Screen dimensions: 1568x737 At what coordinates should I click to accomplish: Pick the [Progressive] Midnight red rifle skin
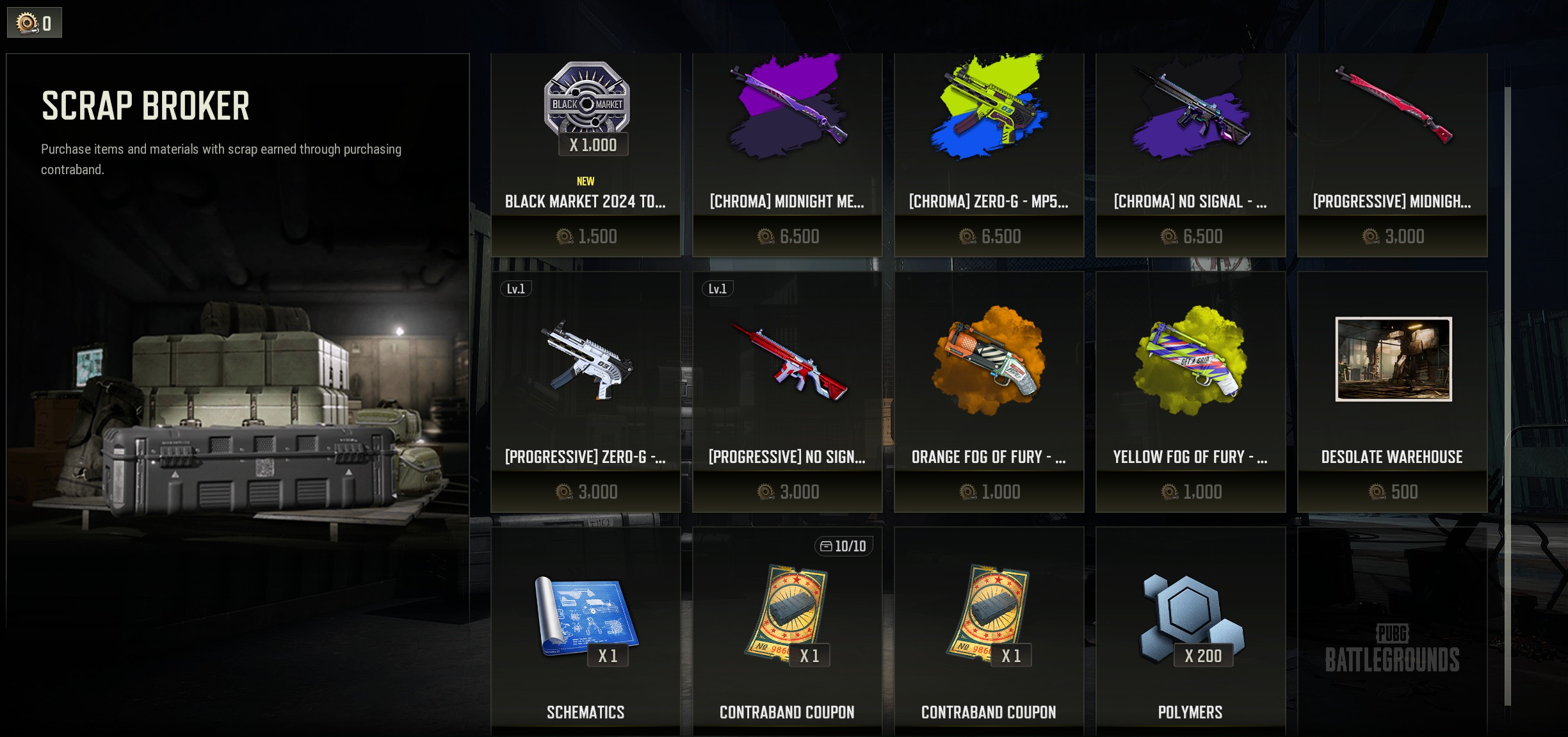(x=1392, y=154)
